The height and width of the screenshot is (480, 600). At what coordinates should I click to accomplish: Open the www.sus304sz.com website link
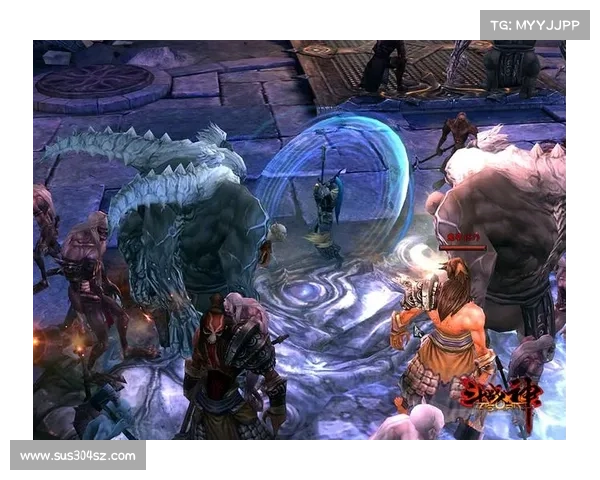(79, 456)
